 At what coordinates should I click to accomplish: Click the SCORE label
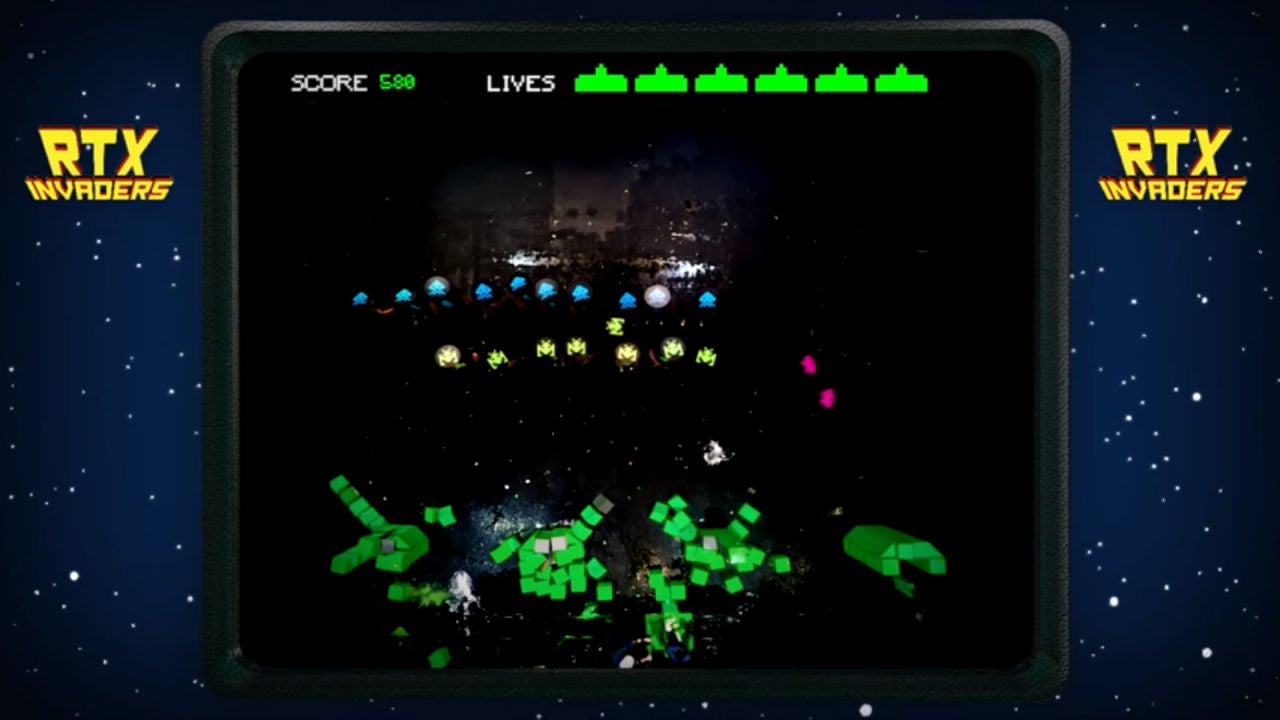325,84
